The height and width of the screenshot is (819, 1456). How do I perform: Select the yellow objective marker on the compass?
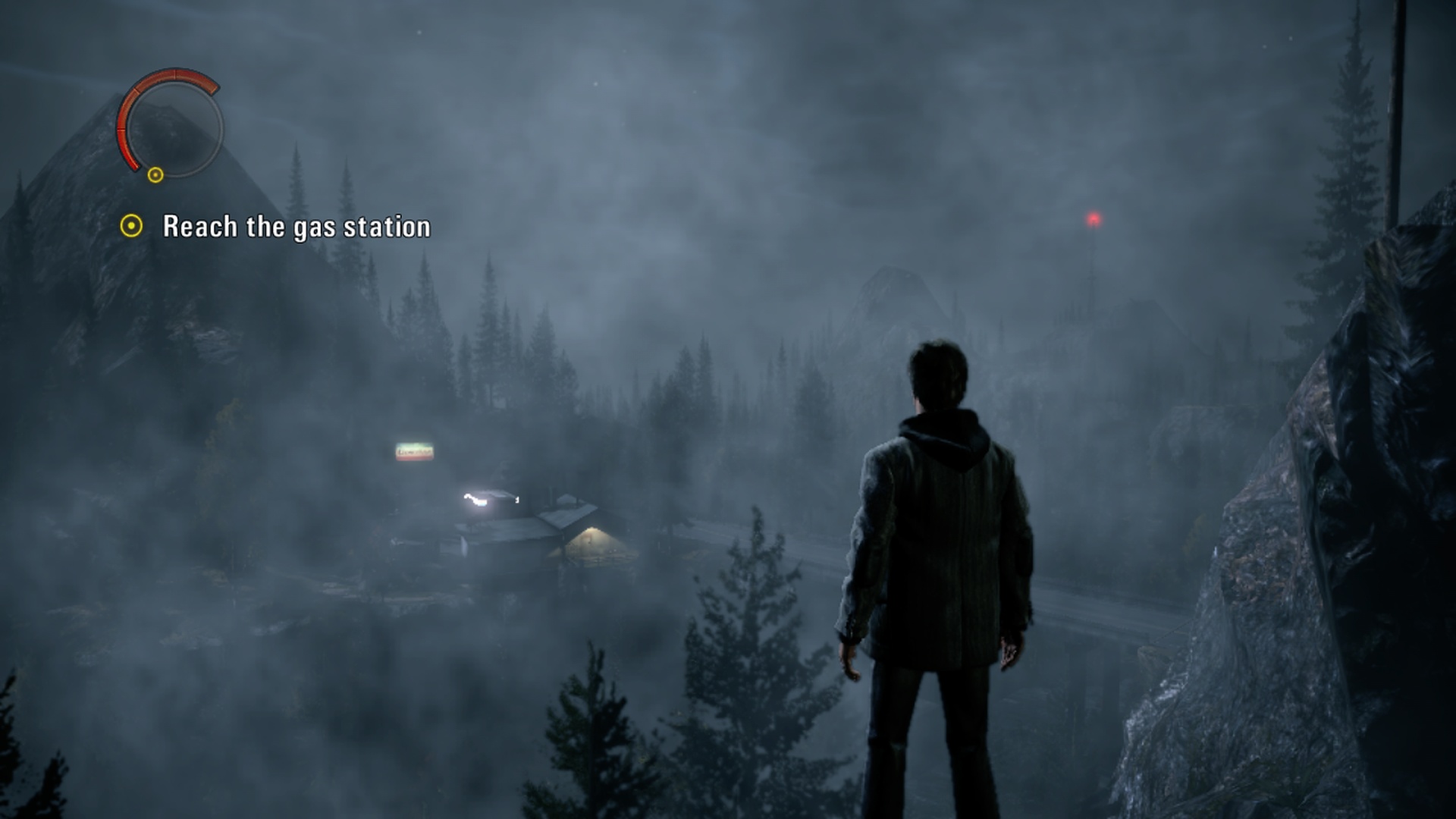(155, 175)
